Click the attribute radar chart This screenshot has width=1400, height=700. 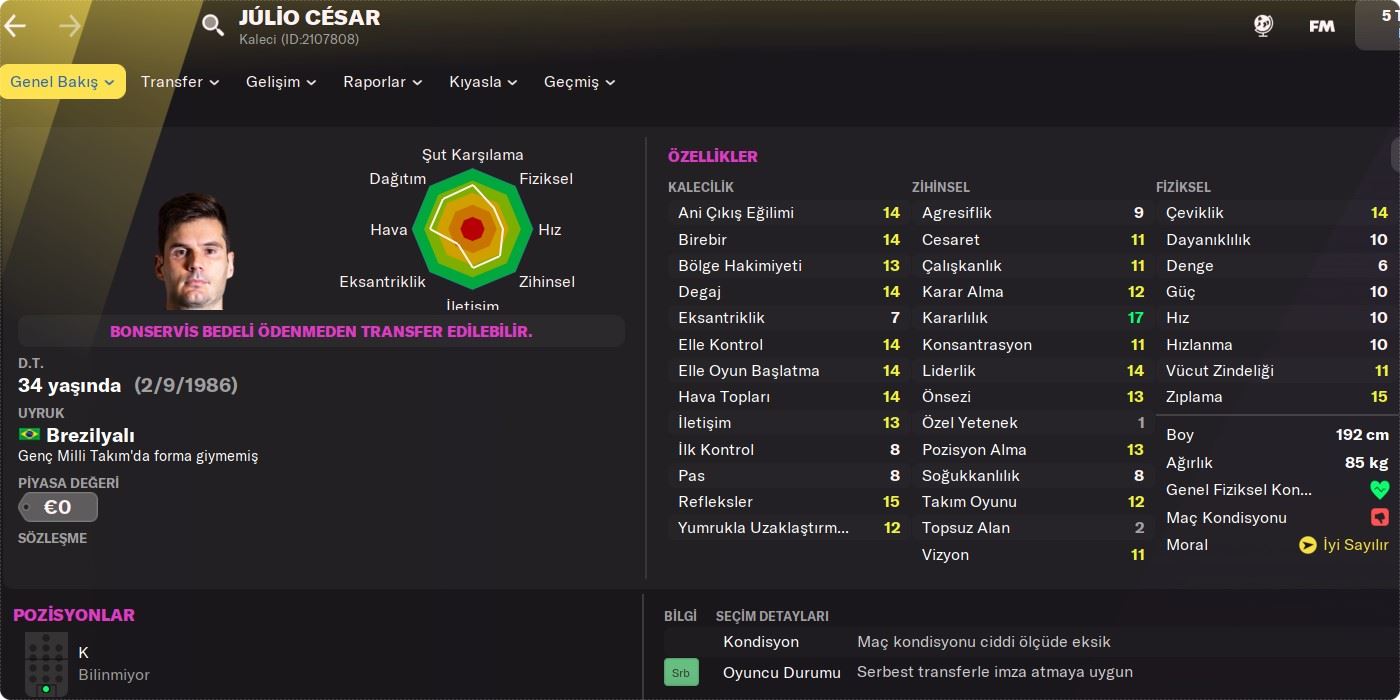(472, 230)
